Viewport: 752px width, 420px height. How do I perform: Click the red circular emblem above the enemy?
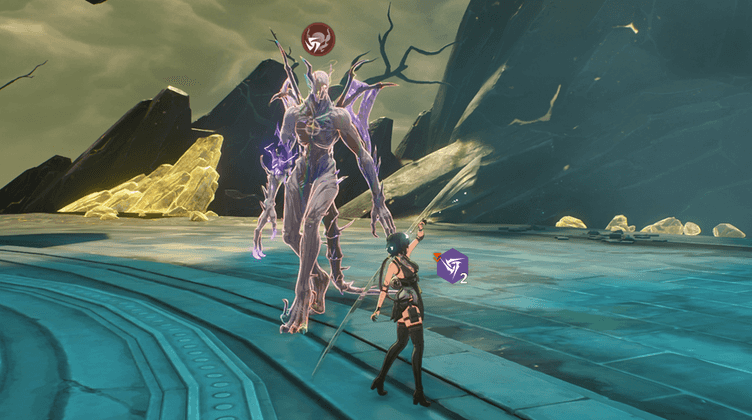[x=318, y=40]
